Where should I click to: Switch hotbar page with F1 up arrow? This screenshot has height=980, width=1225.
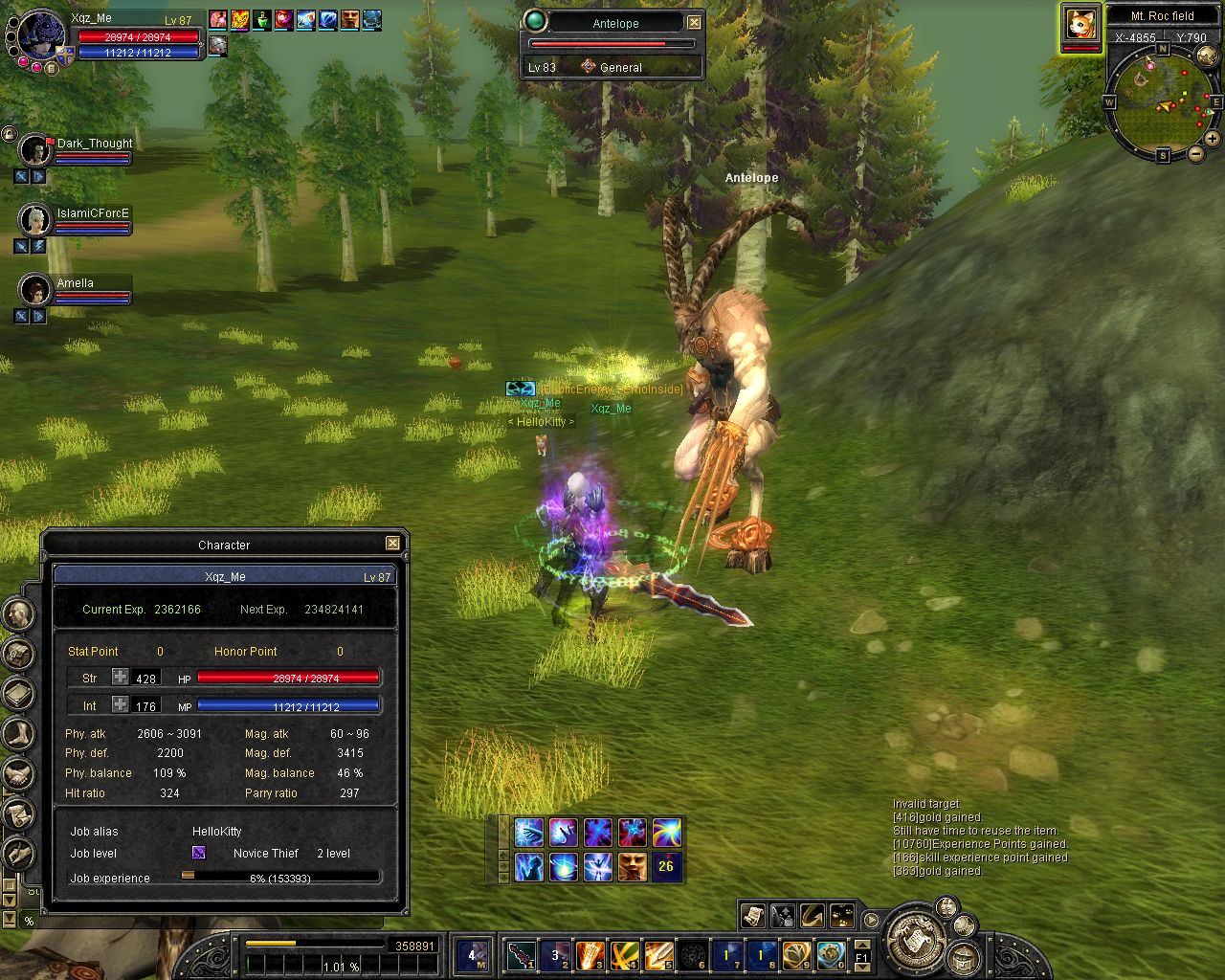(x=862, y=947)
